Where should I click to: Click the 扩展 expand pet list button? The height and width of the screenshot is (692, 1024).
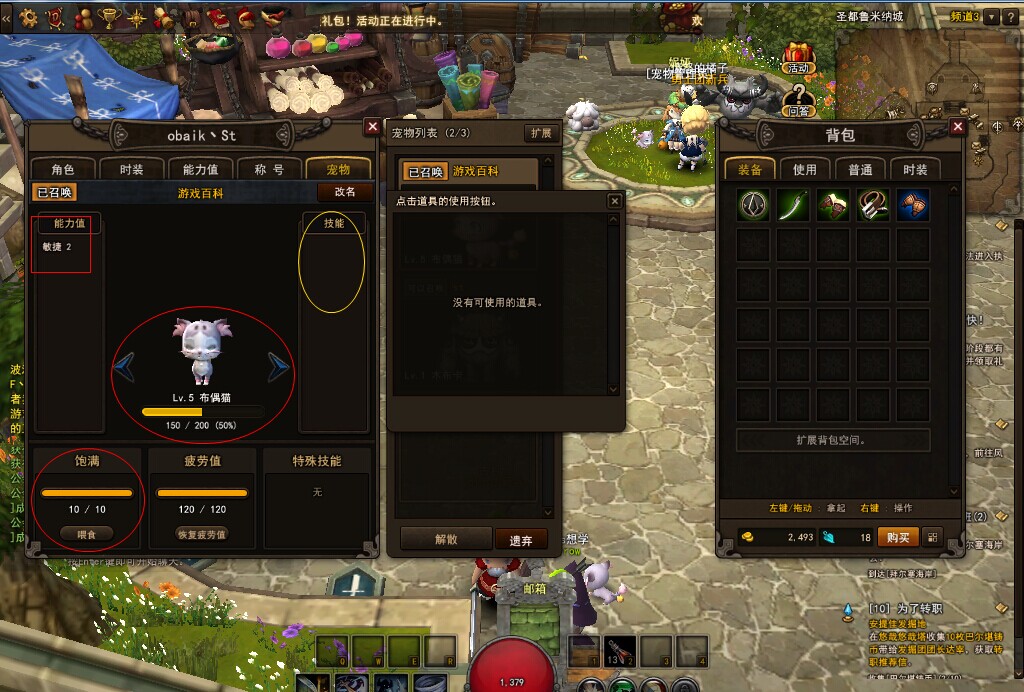pyautogui.click(x=541, y=134)
